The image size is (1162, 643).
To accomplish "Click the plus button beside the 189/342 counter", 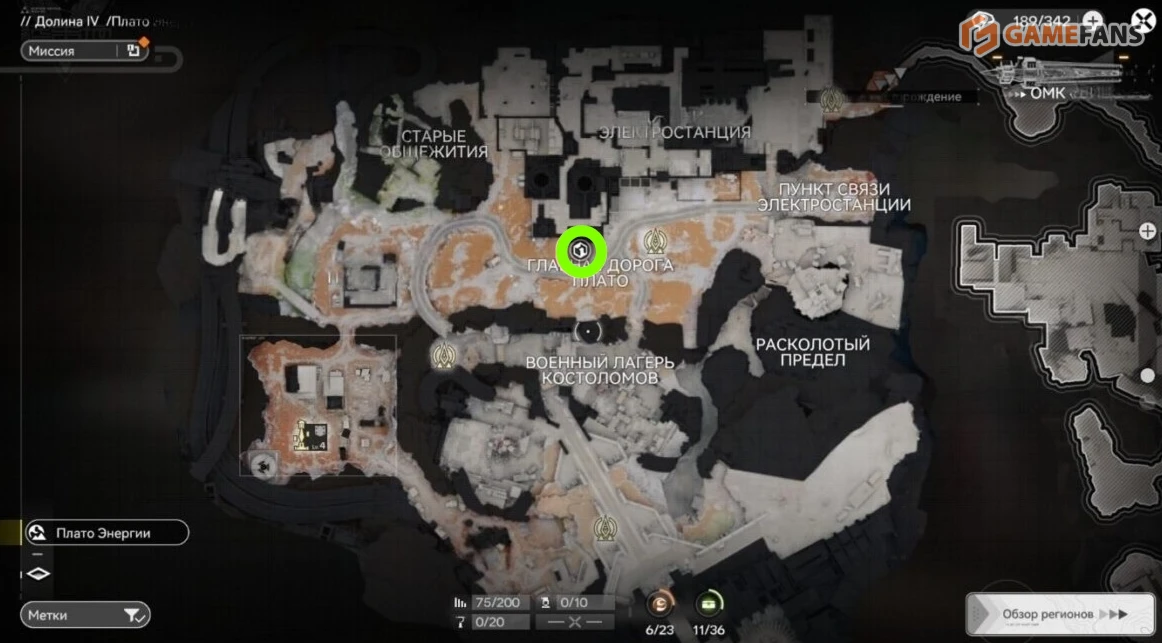I will [x=1093, y=20].
